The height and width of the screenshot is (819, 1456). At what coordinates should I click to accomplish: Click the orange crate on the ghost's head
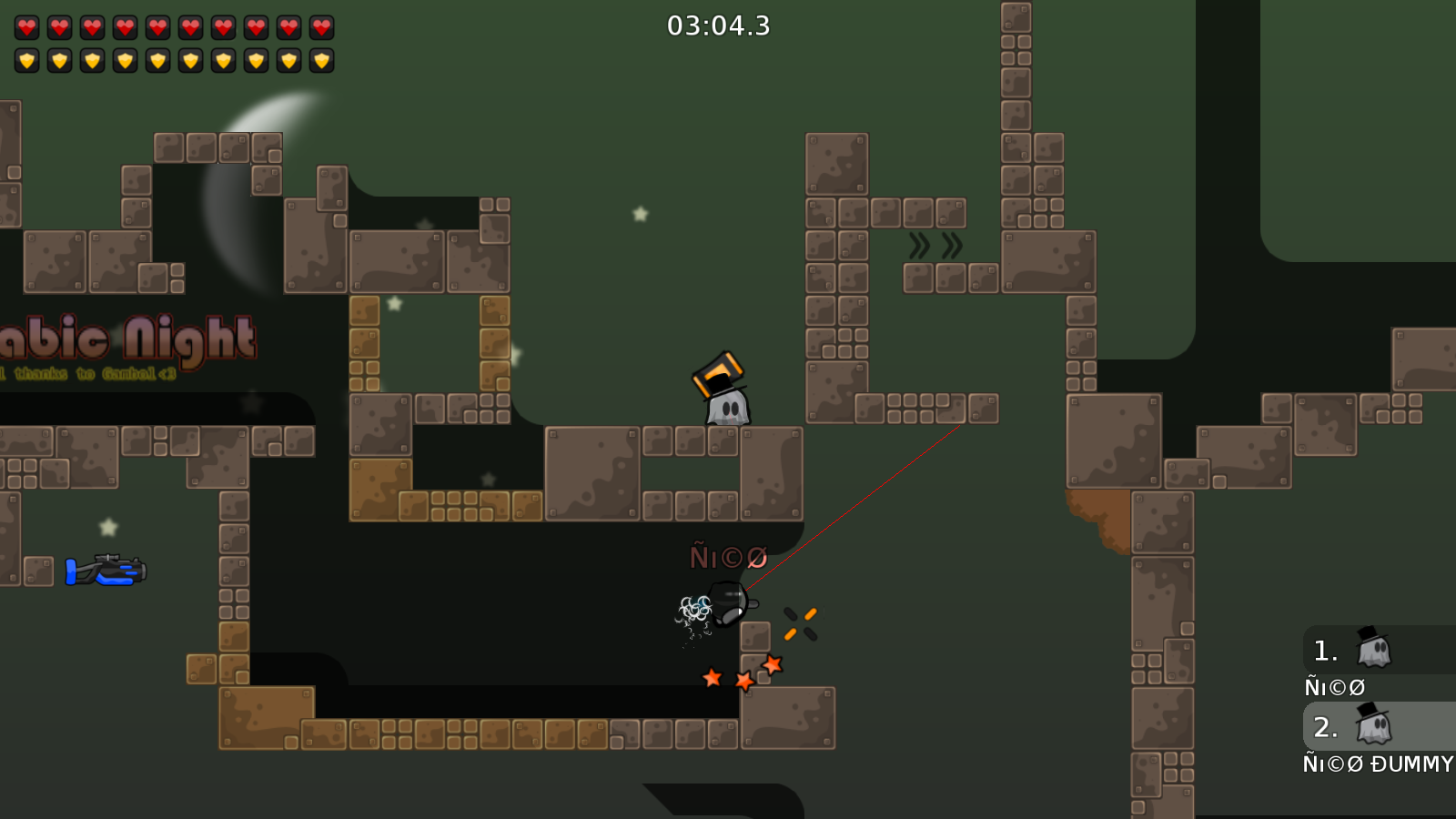[x=719, y=369]
